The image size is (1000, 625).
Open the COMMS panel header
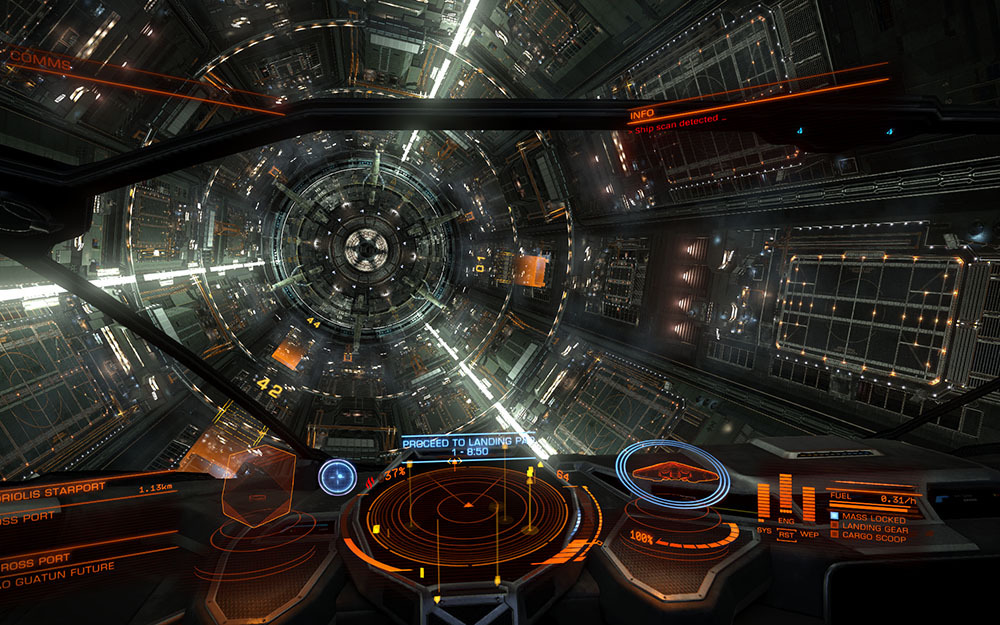click(42, 63)
